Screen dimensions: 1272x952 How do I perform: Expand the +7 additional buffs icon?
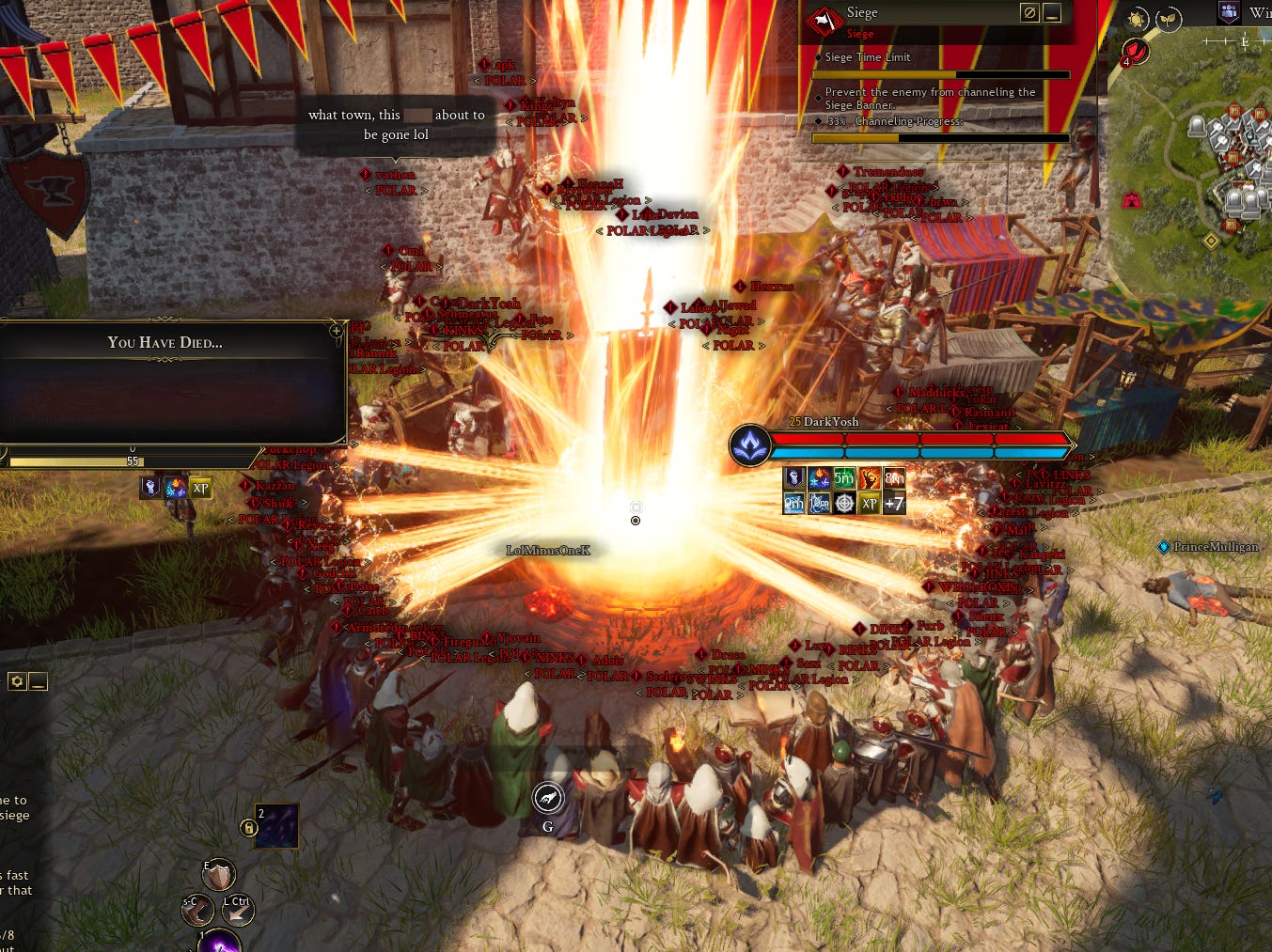[894, 503]
